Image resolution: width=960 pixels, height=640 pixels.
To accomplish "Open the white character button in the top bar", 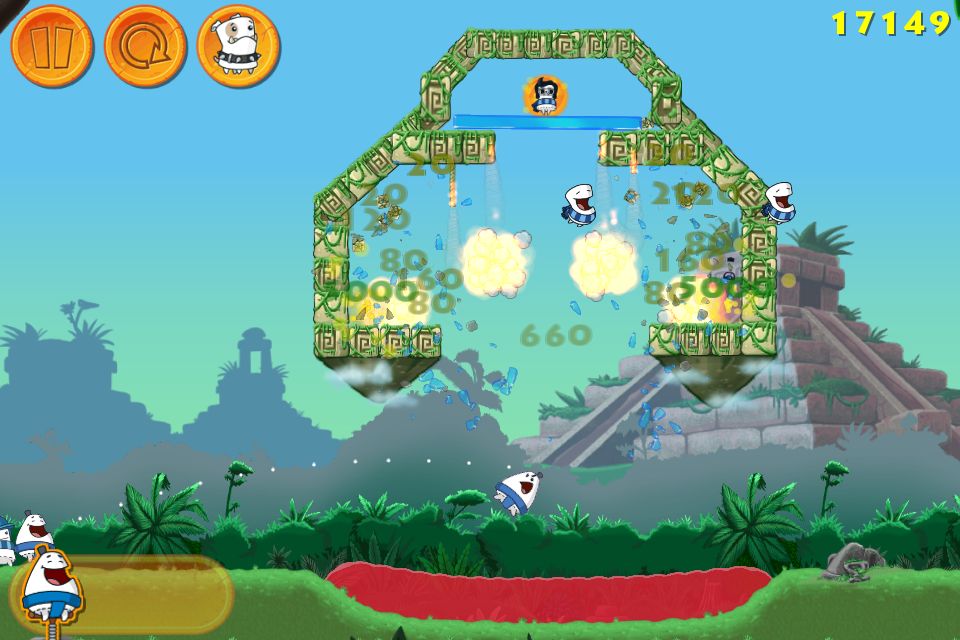I will (238, 46).
